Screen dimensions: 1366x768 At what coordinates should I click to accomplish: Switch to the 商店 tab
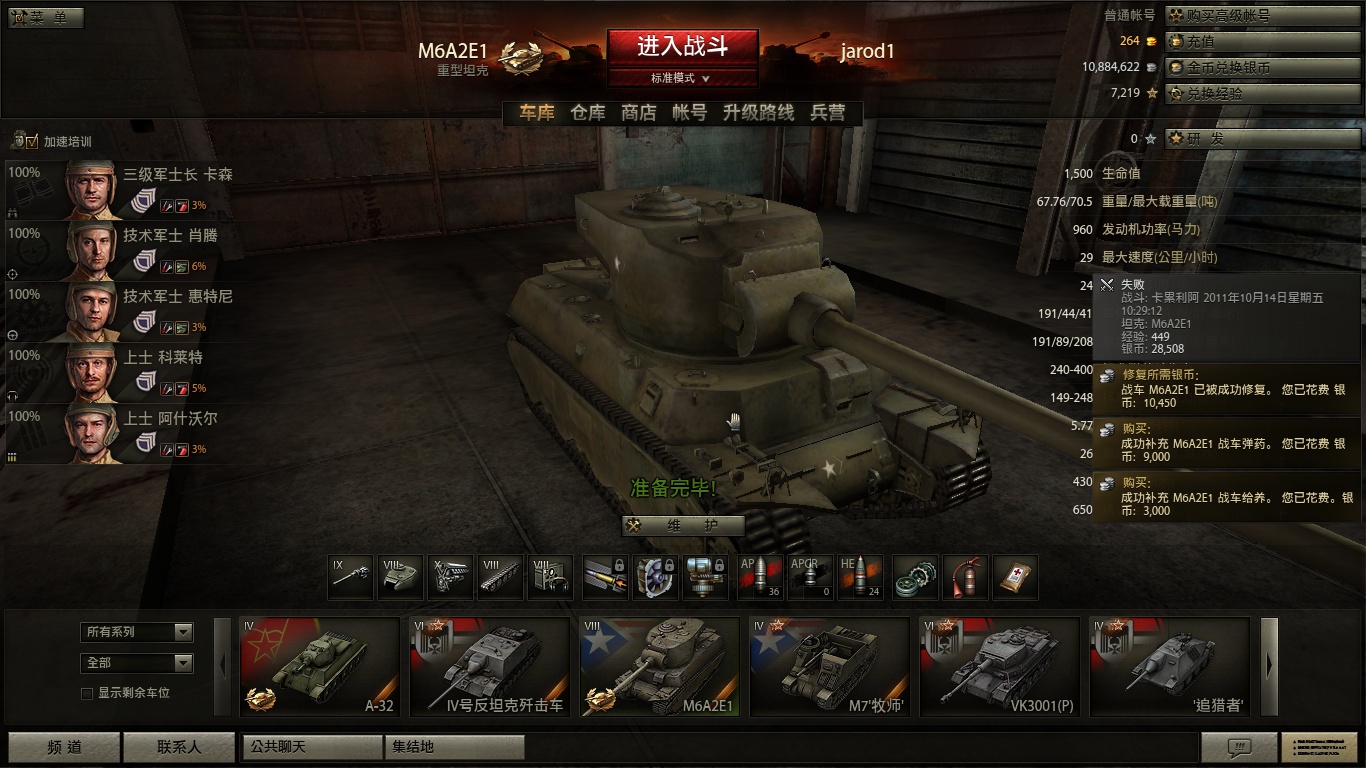638,113
